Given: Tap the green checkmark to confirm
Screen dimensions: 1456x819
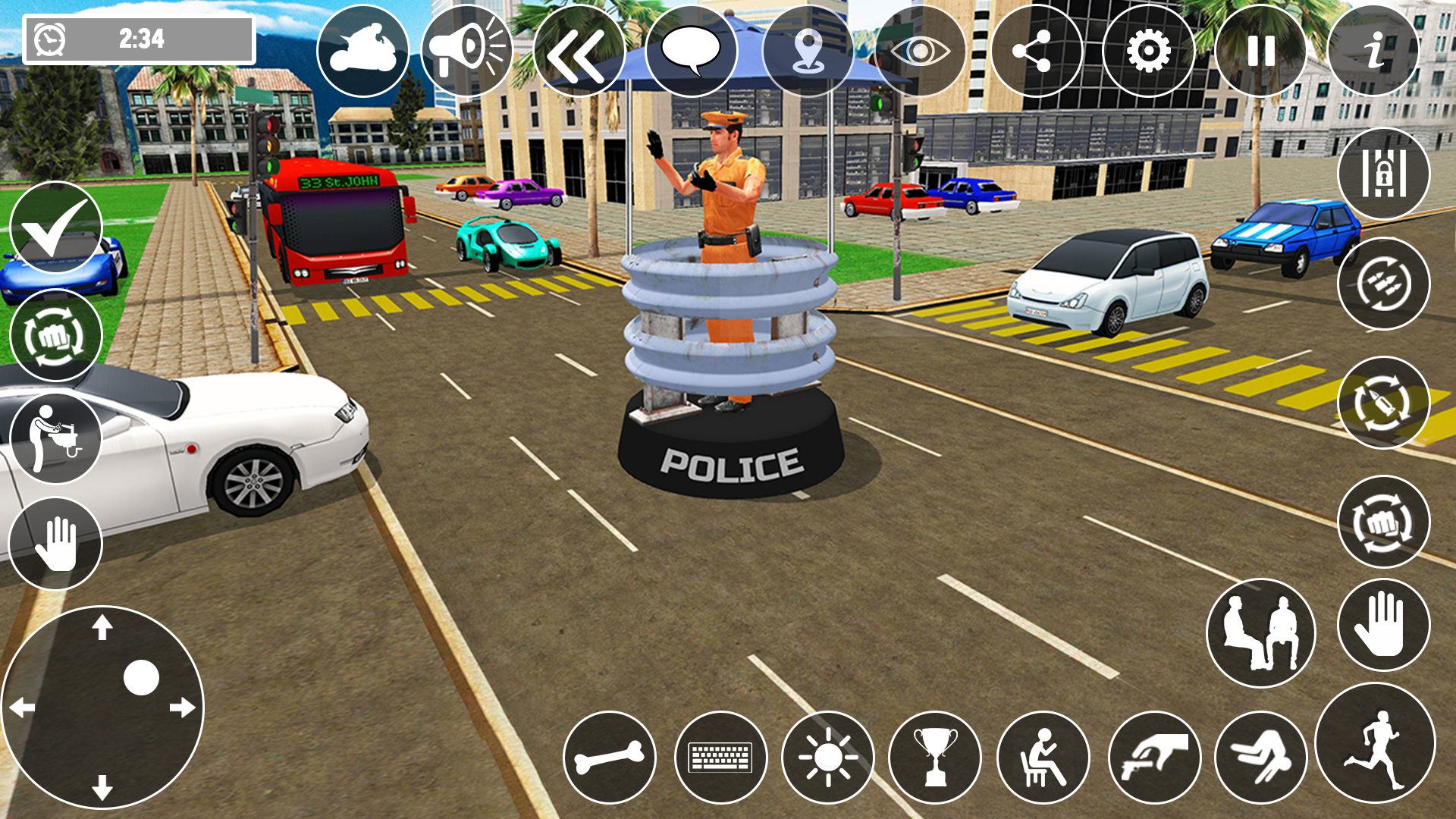Looking at the screenshot, I should point(55,229).
